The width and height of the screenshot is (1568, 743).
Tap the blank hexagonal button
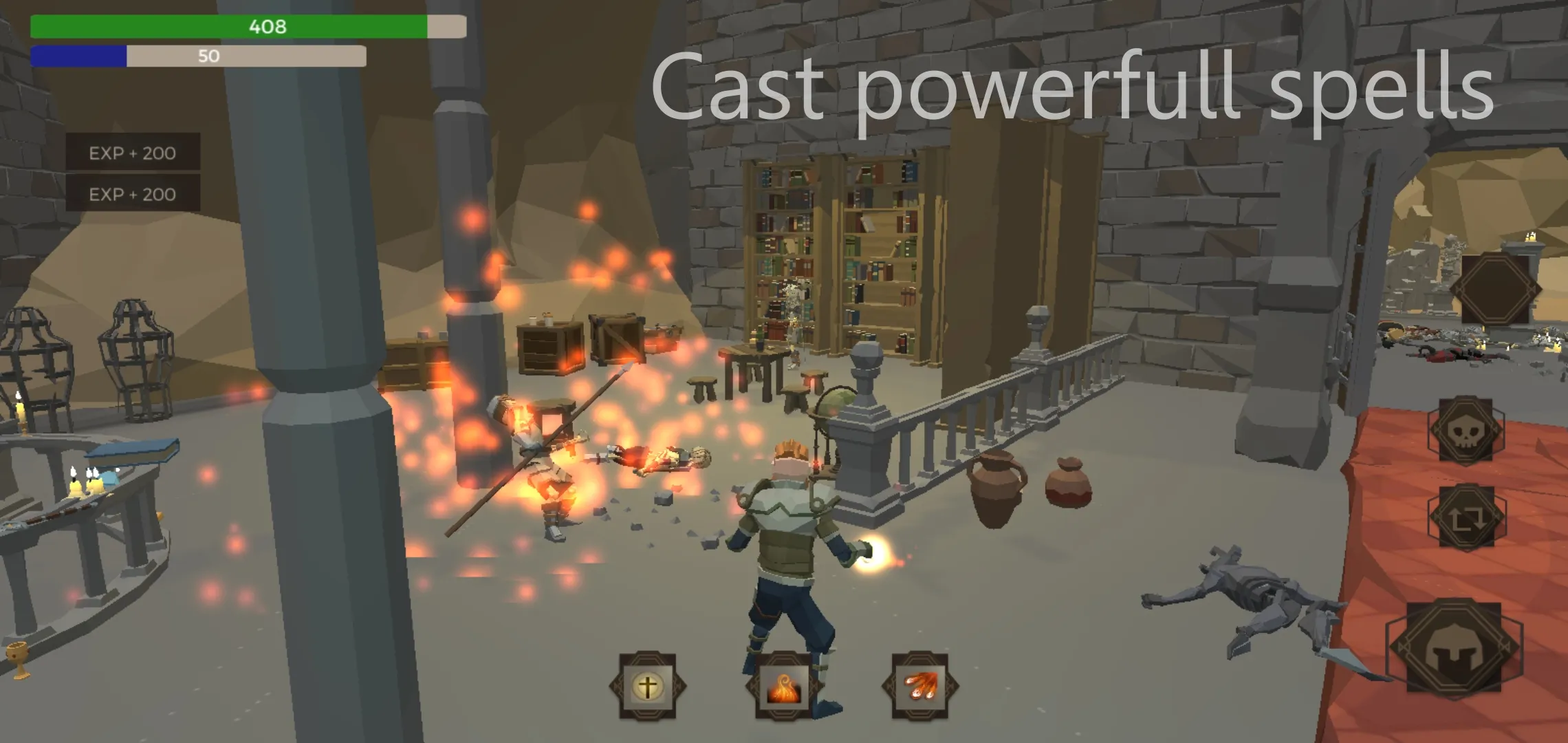(1495, 289)
